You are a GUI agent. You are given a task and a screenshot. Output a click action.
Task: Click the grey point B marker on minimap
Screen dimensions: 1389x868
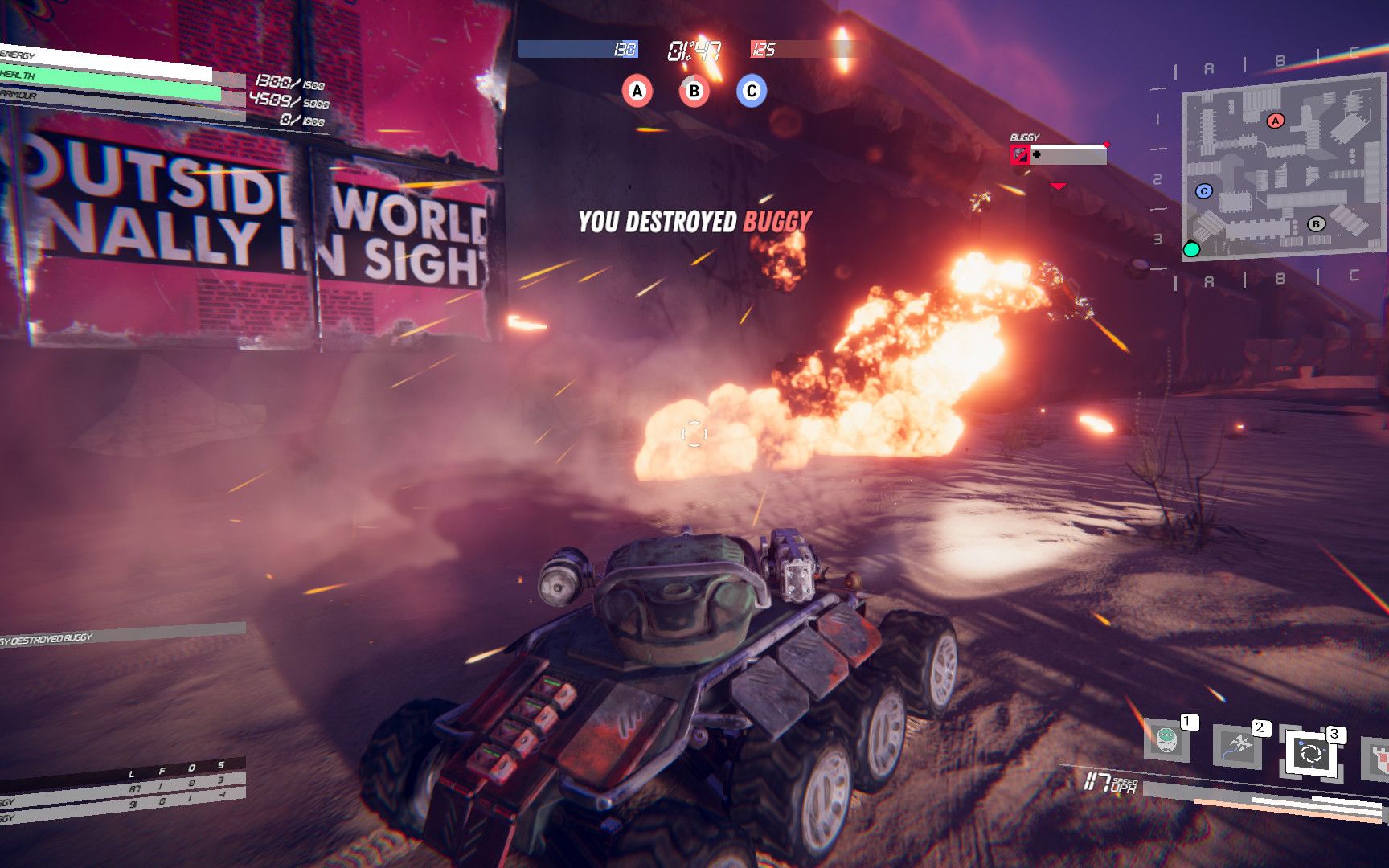1316,224
